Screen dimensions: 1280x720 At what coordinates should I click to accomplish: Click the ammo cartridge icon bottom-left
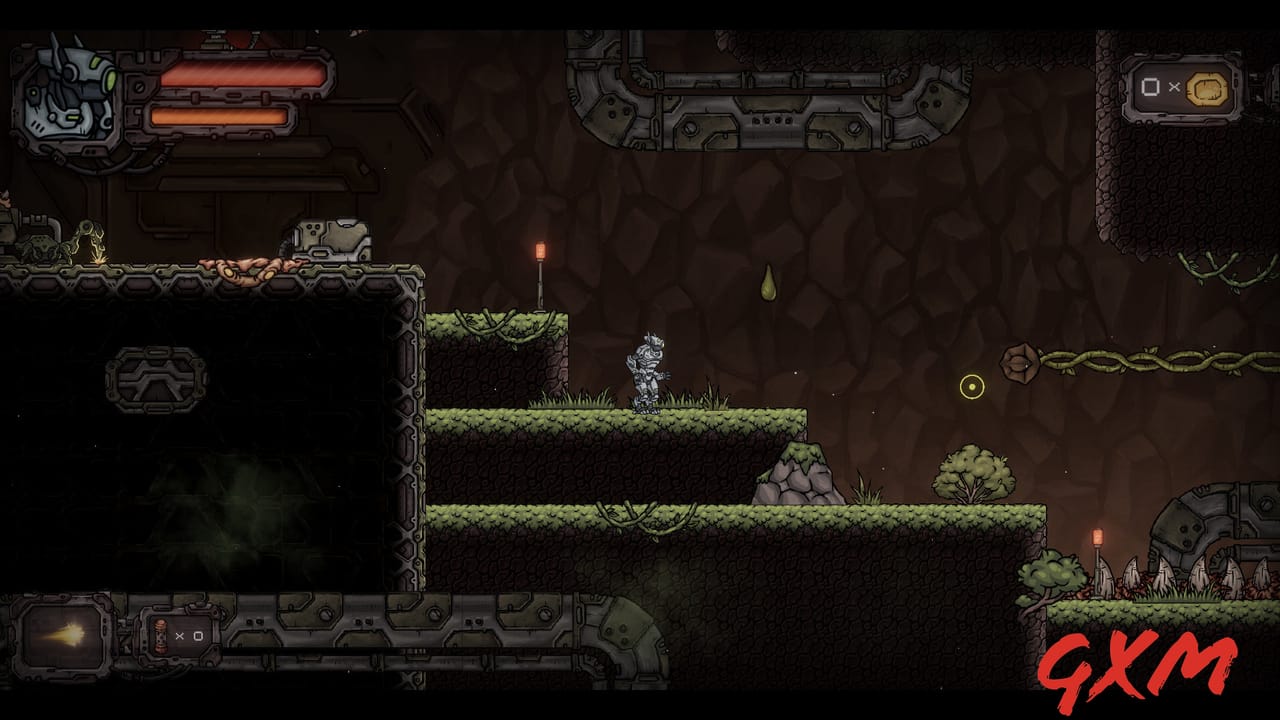160,636
